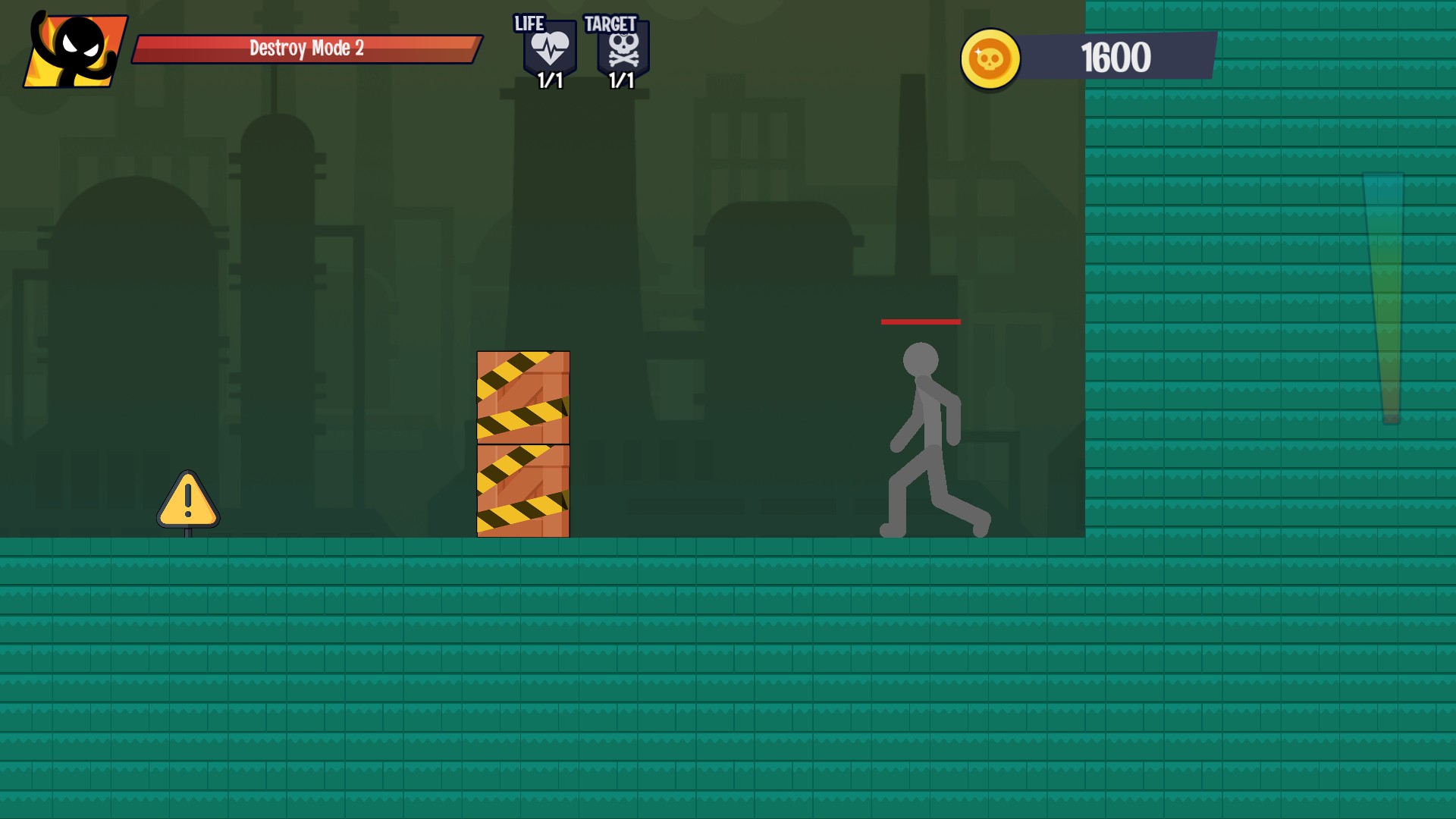Tap the gold skull coin icon
The height and width of the screenshot is (819, 1456).
[990, 58]
